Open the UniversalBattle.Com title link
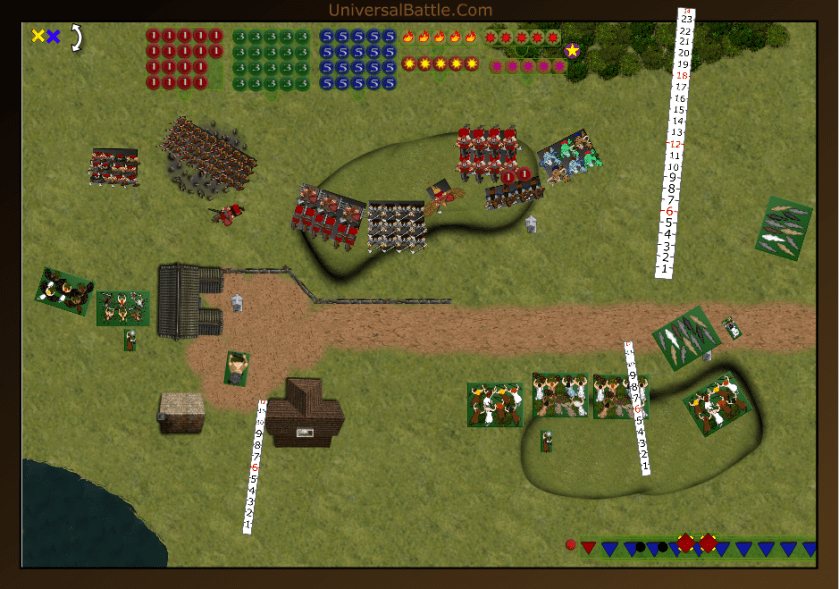 coord(410,10)
